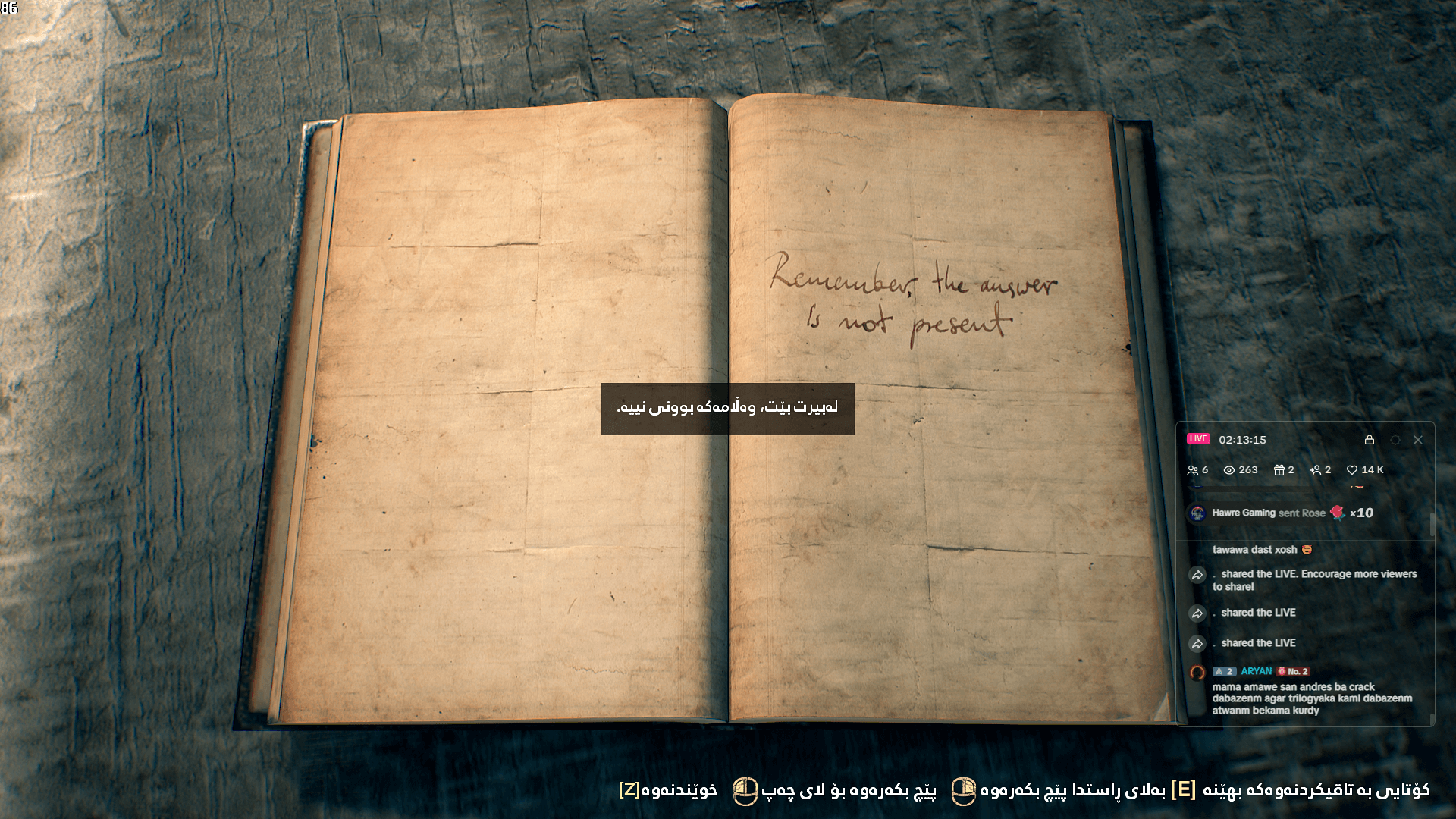Open the live stream settings gear

pyautogui.click(x=1394, y=440)
